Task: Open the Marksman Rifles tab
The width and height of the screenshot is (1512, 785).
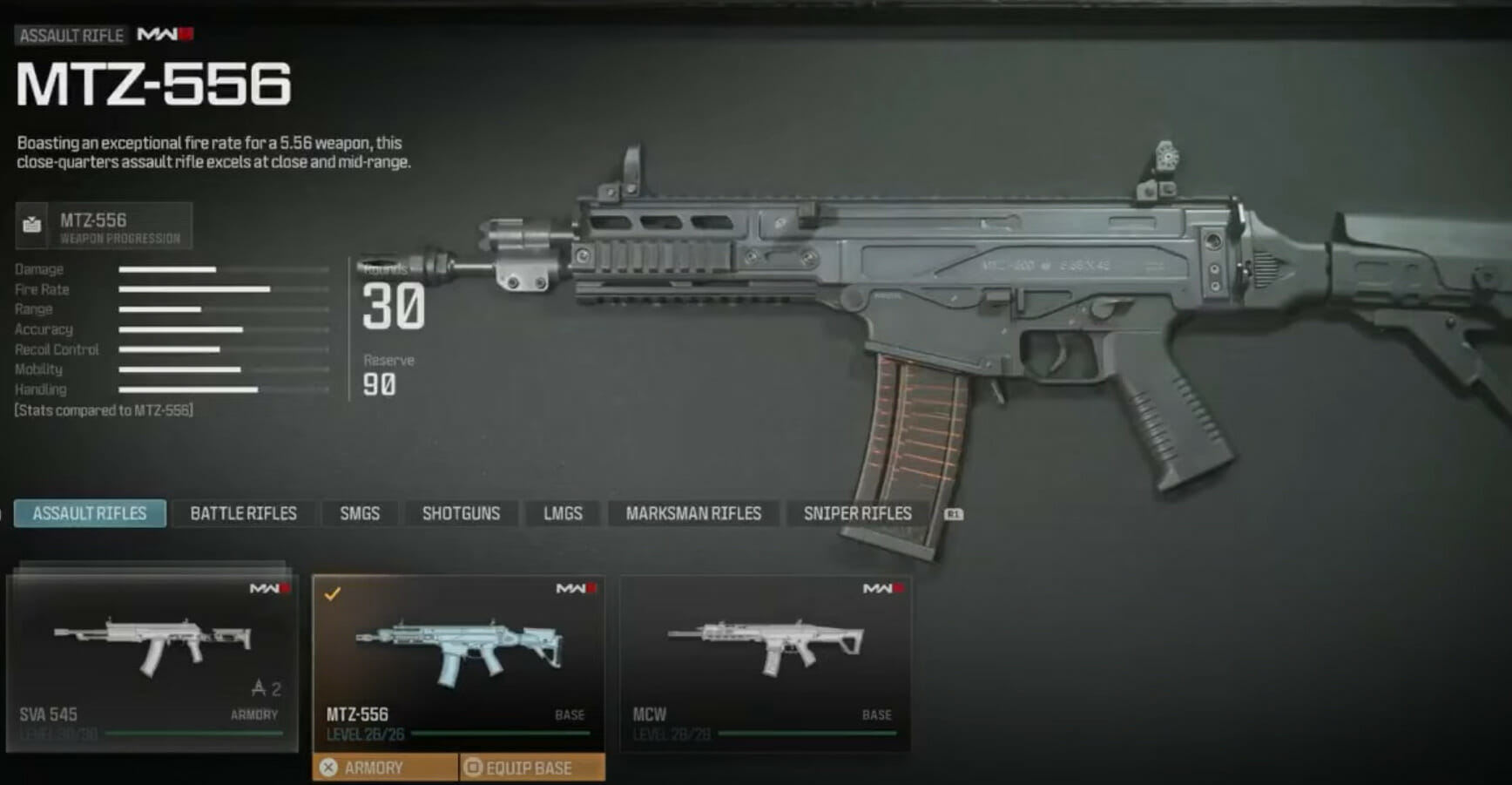Action: tap(693, 513)
